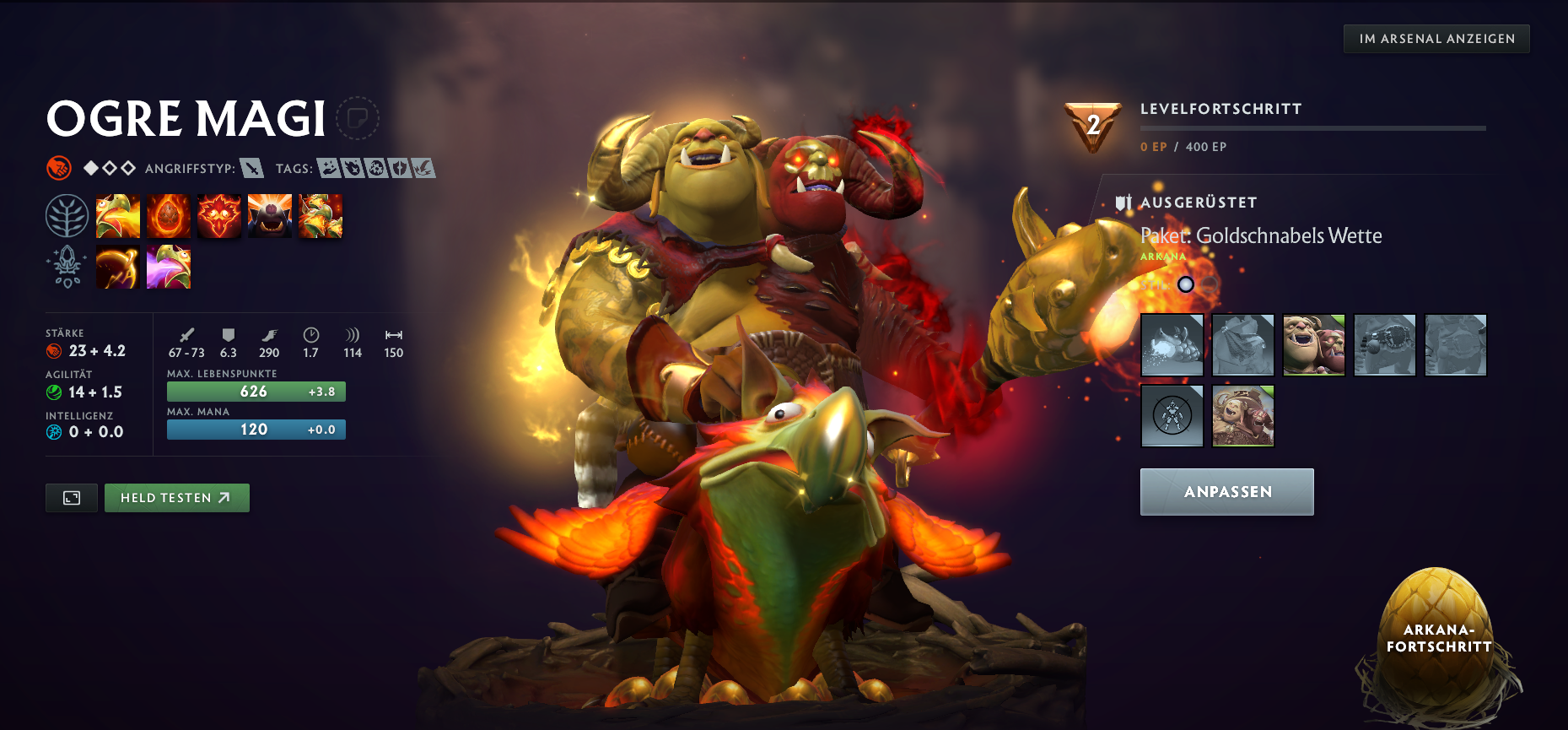The height and width of the screenshot is (730, 1568).
Task: Click the EP progress bar under Levelfortschritt
Action: pyautogui.click(x=1312, y=128)
